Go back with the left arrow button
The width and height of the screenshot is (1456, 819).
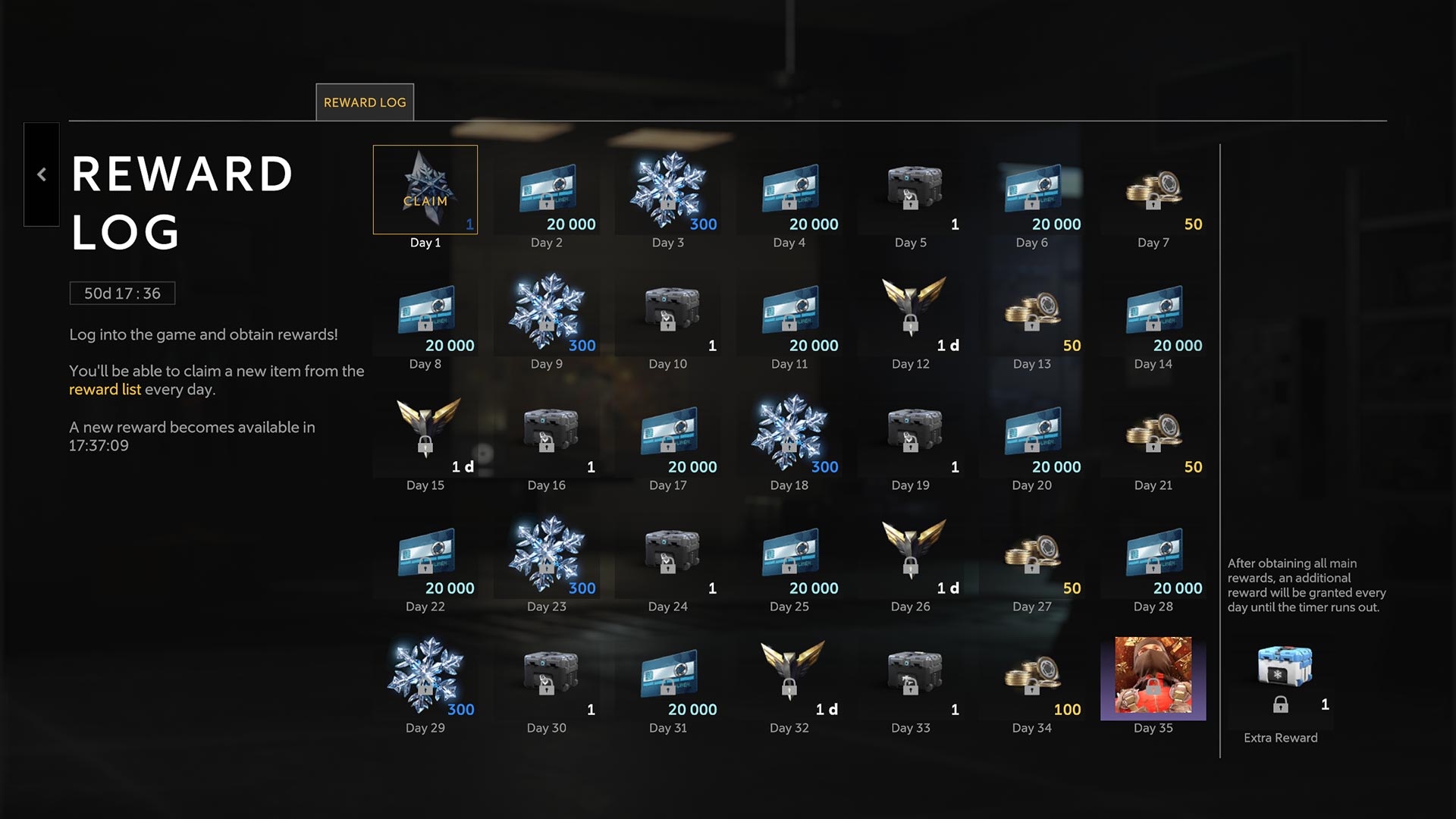pos(42,174)
